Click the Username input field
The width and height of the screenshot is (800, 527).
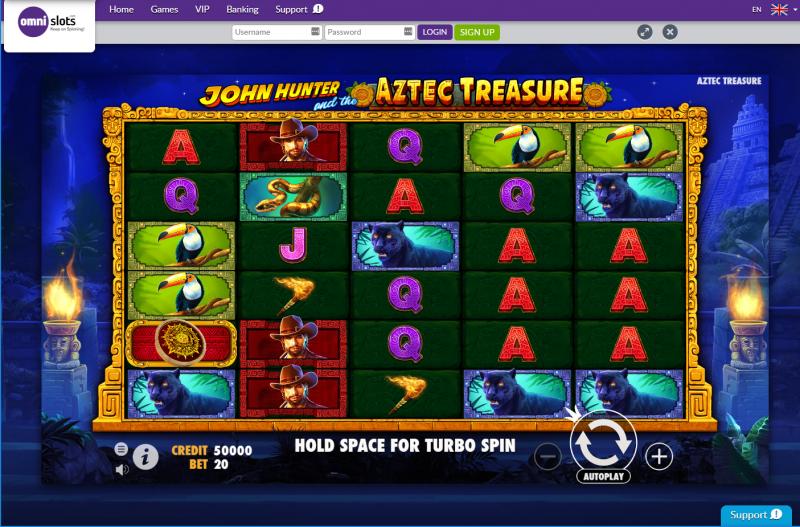pyautogui.click(x=272, y=32)
